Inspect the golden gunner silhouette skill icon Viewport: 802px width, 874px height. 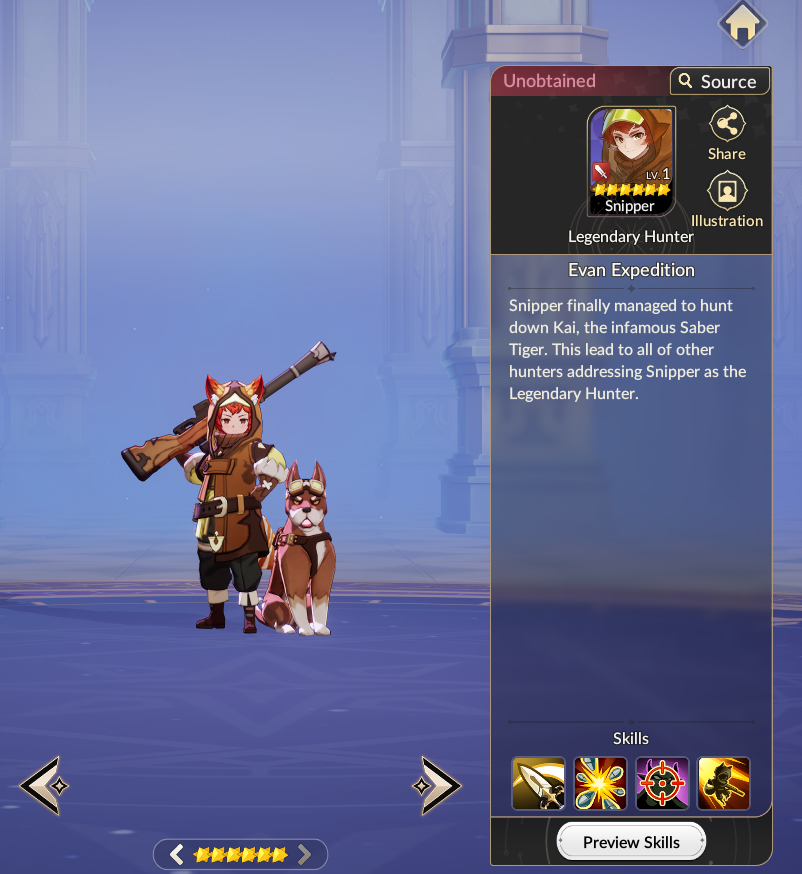[724, 783]
